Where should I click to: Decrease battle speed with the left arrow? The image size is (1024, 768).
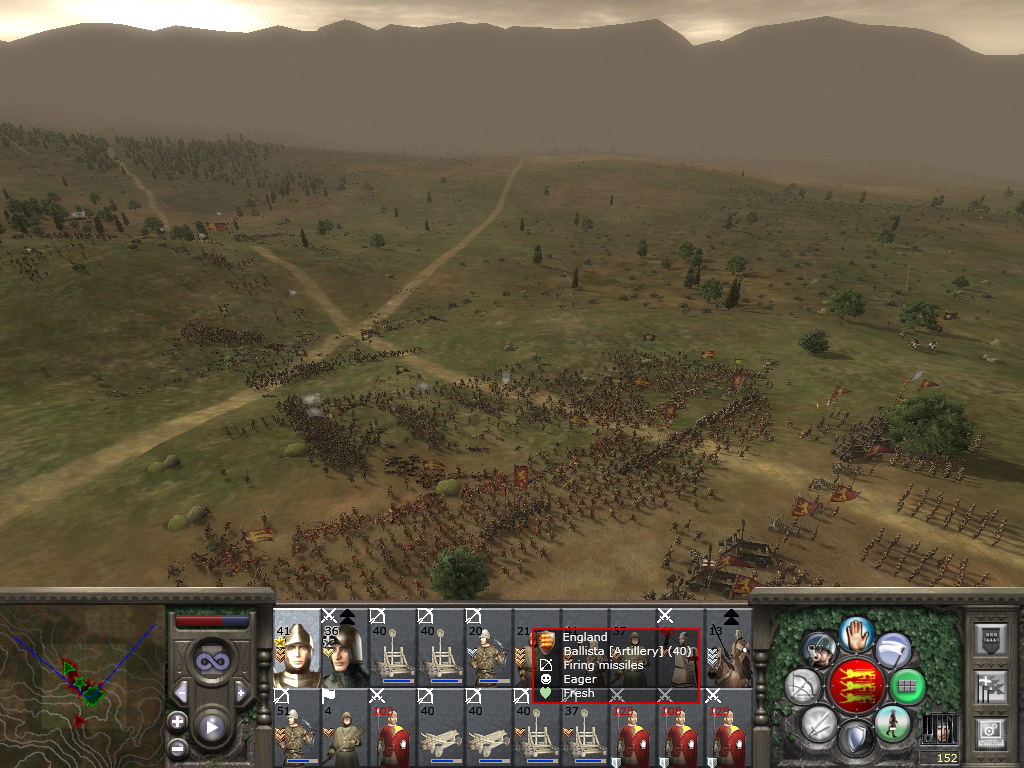pyautogui.click(x=181, y=692)
